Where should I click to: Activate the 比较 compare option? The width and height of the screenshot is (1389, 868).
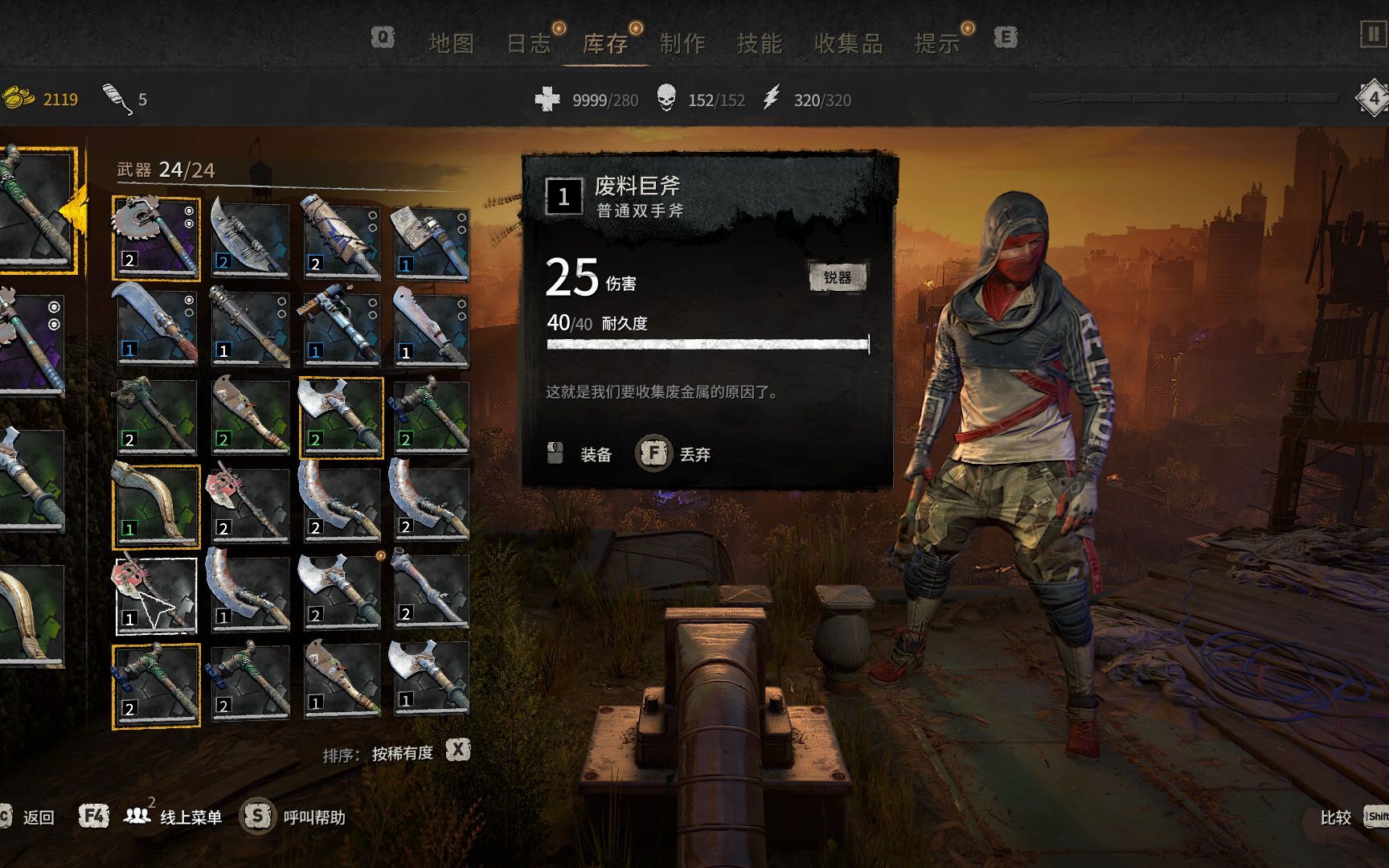(1335, 817)
